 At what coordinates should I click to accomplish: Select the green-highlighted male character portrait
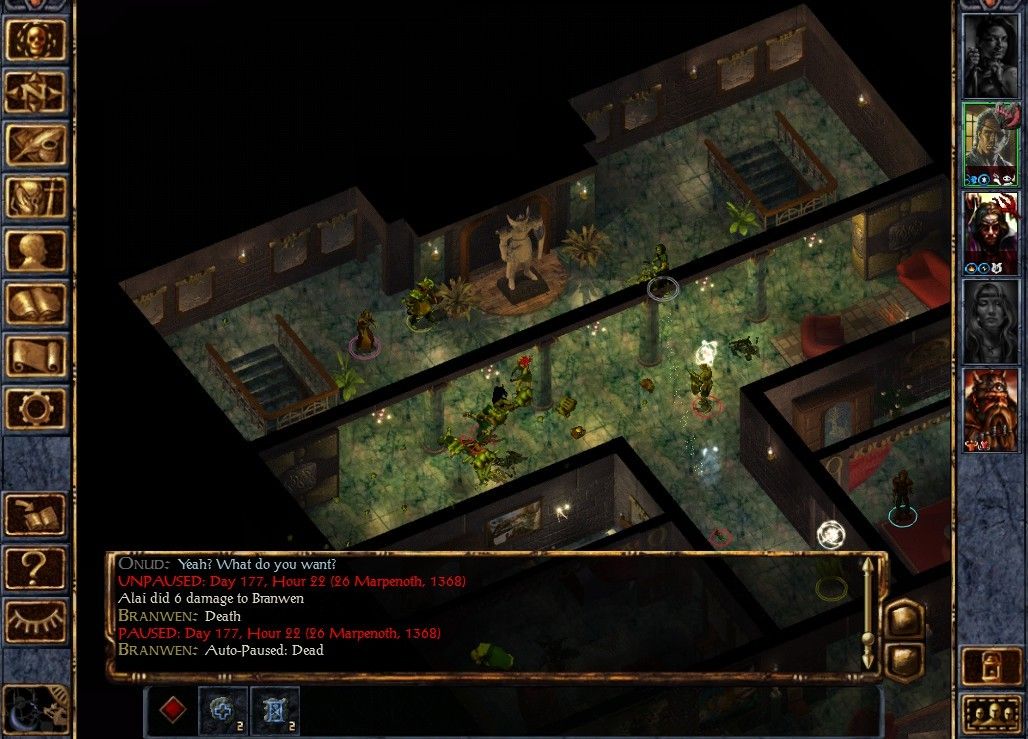coord(990,143)
